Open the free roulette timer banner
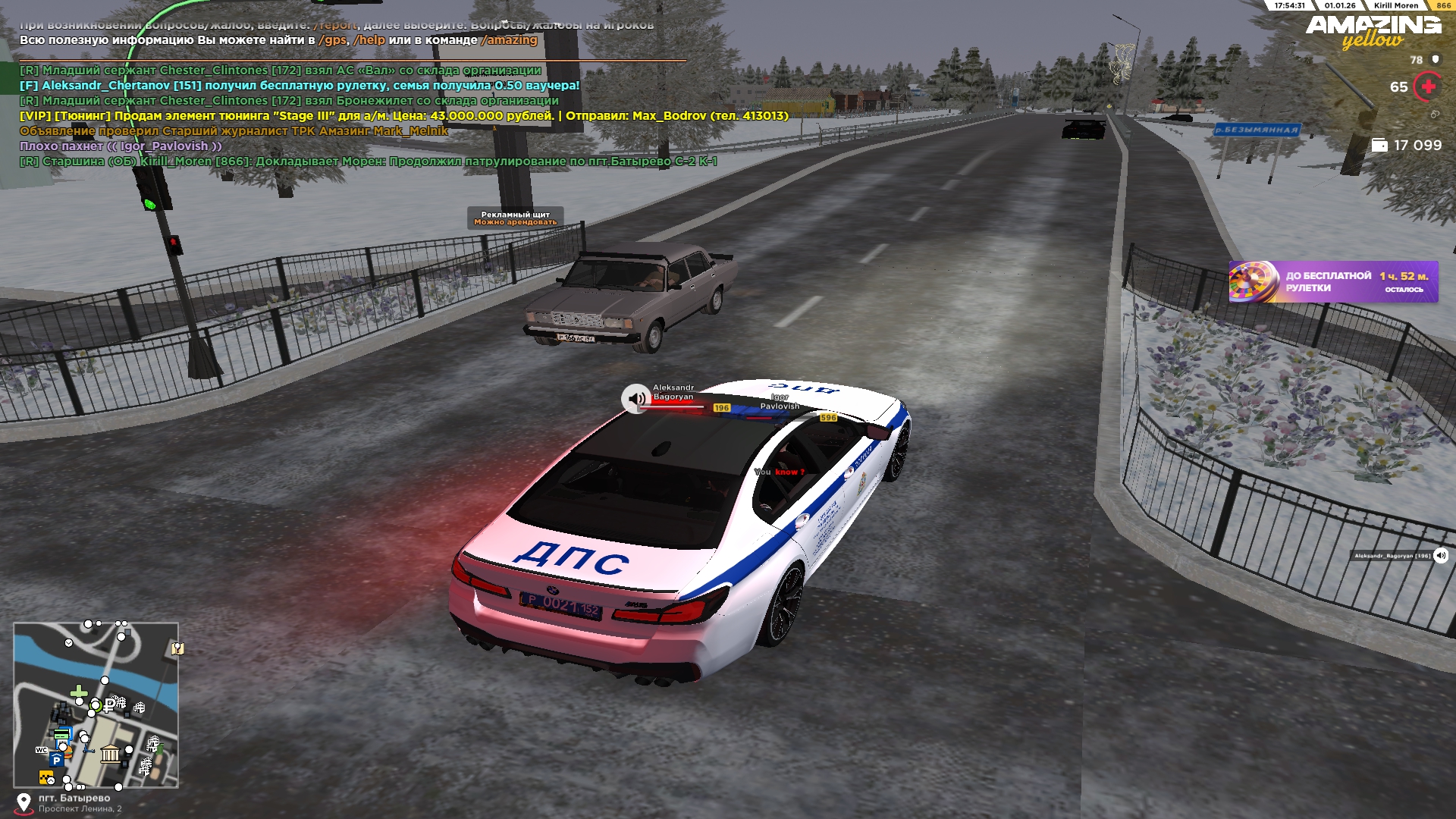This screenshot has width=1456, height=819. point(1333,282)
